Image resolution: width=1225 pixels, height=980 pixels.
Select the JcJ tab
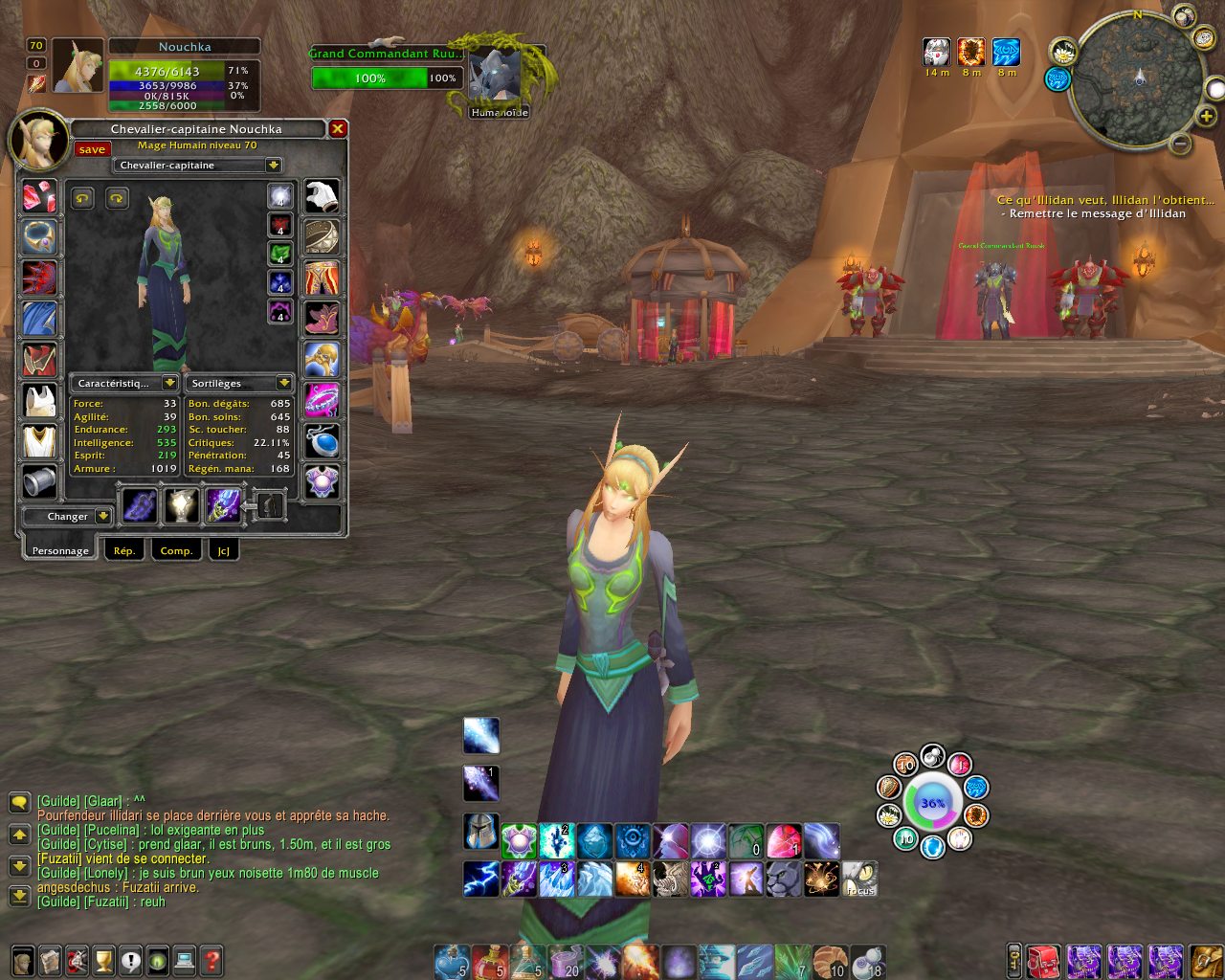tap(224, 550)
